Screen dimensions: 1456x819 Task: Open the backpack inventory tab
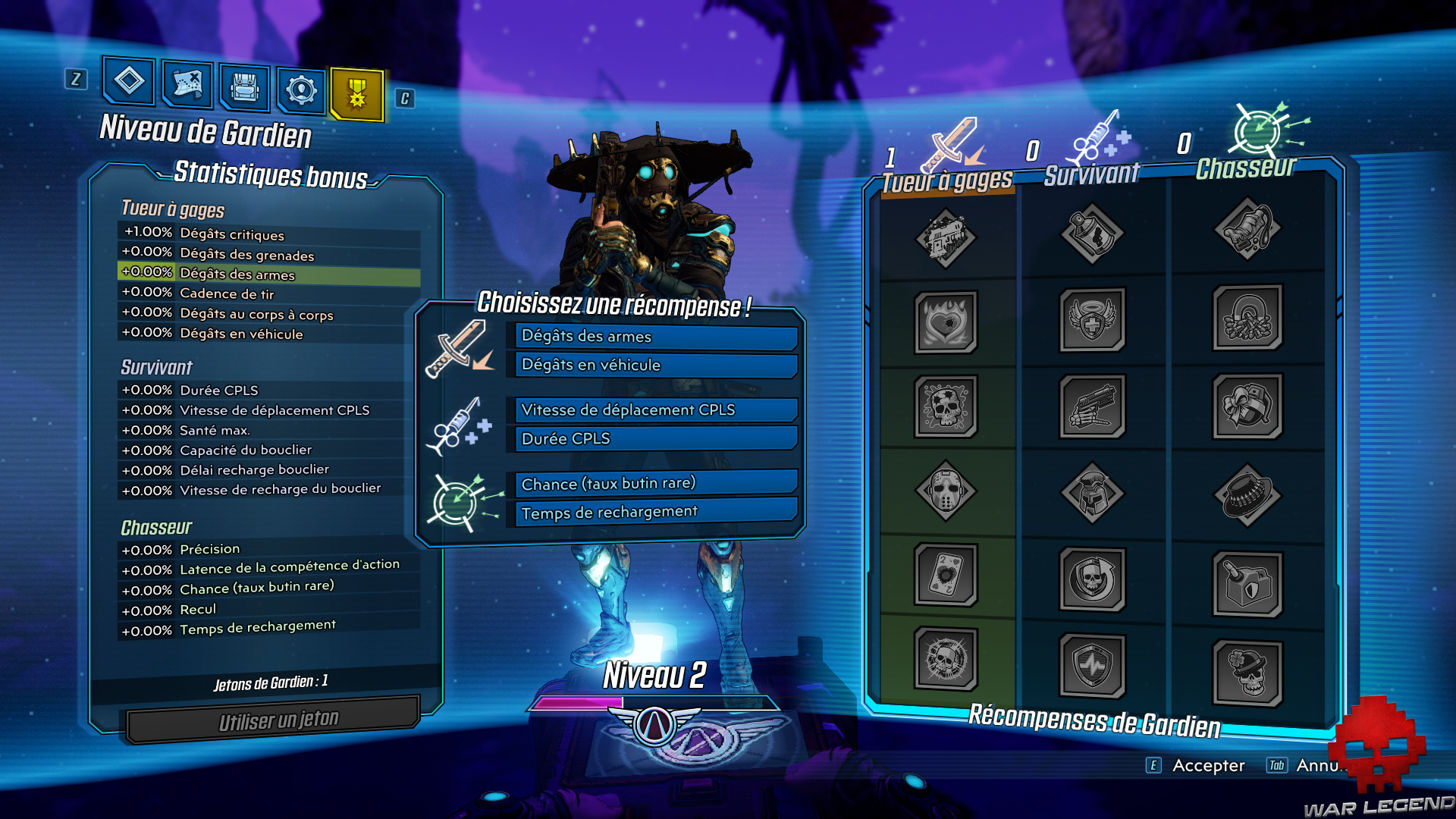243,86
